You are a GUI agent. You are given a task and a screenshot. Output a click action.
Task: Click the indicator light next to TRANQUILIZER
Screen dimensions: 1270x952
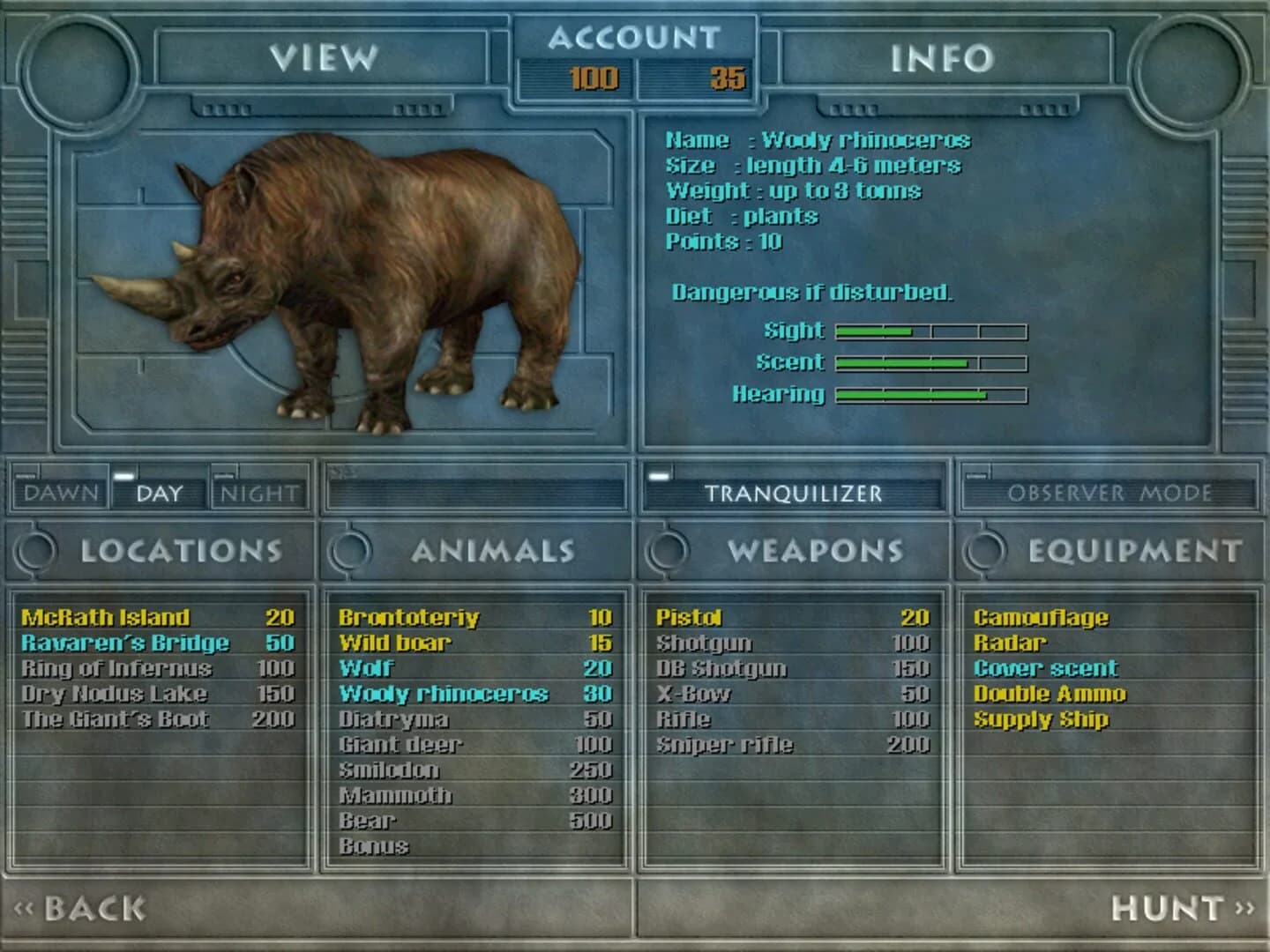coord(658,474)
